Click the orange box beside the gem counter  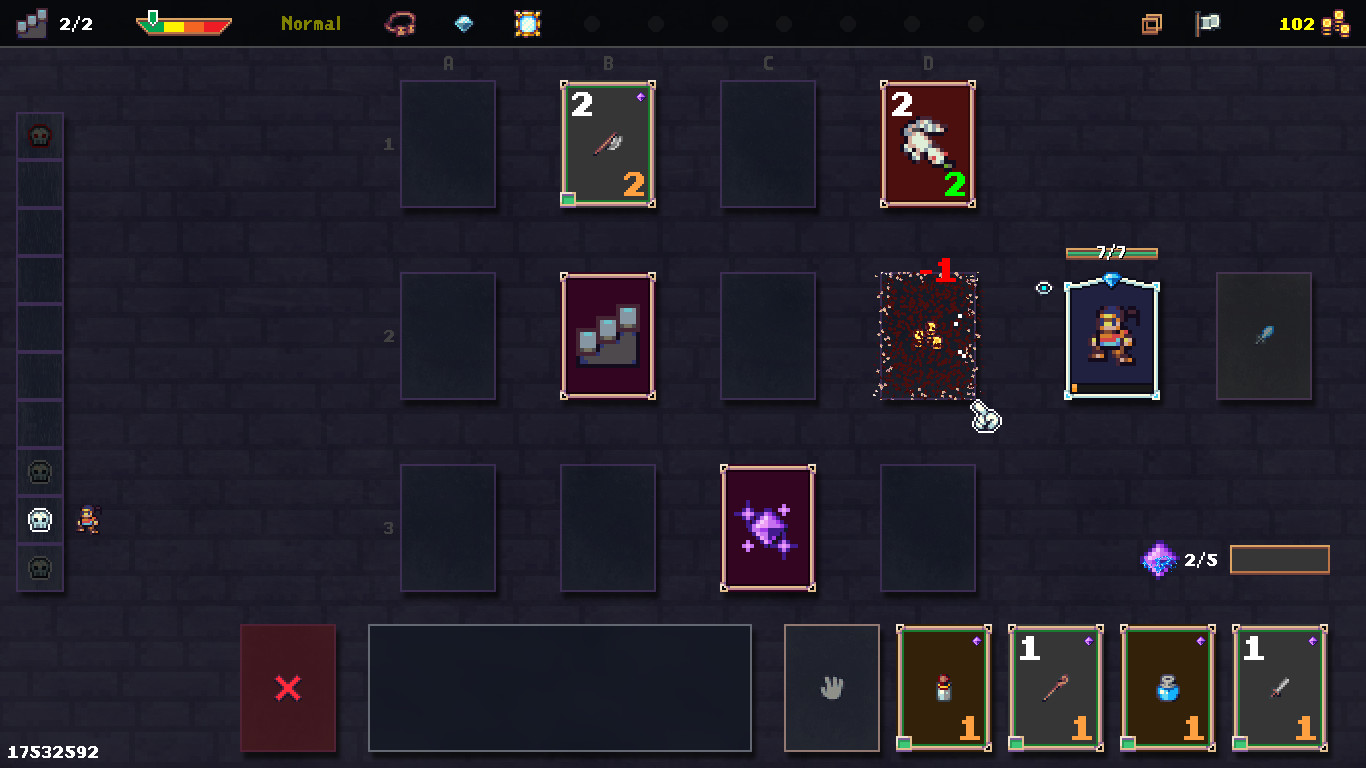1280,560
